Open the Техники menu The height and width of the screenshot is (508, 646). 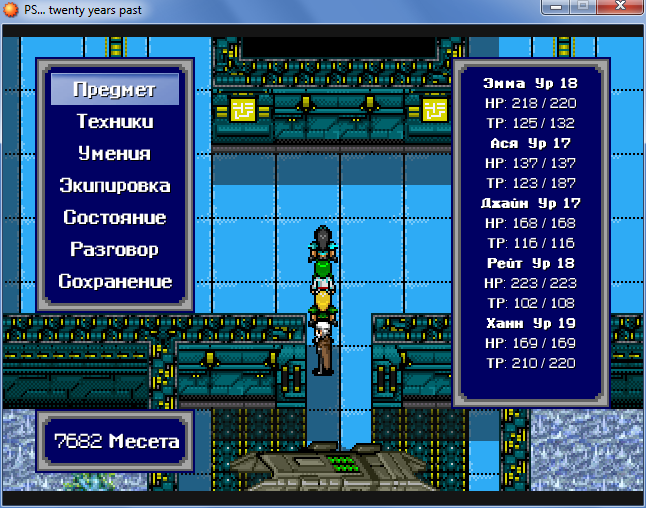[114, 122]
